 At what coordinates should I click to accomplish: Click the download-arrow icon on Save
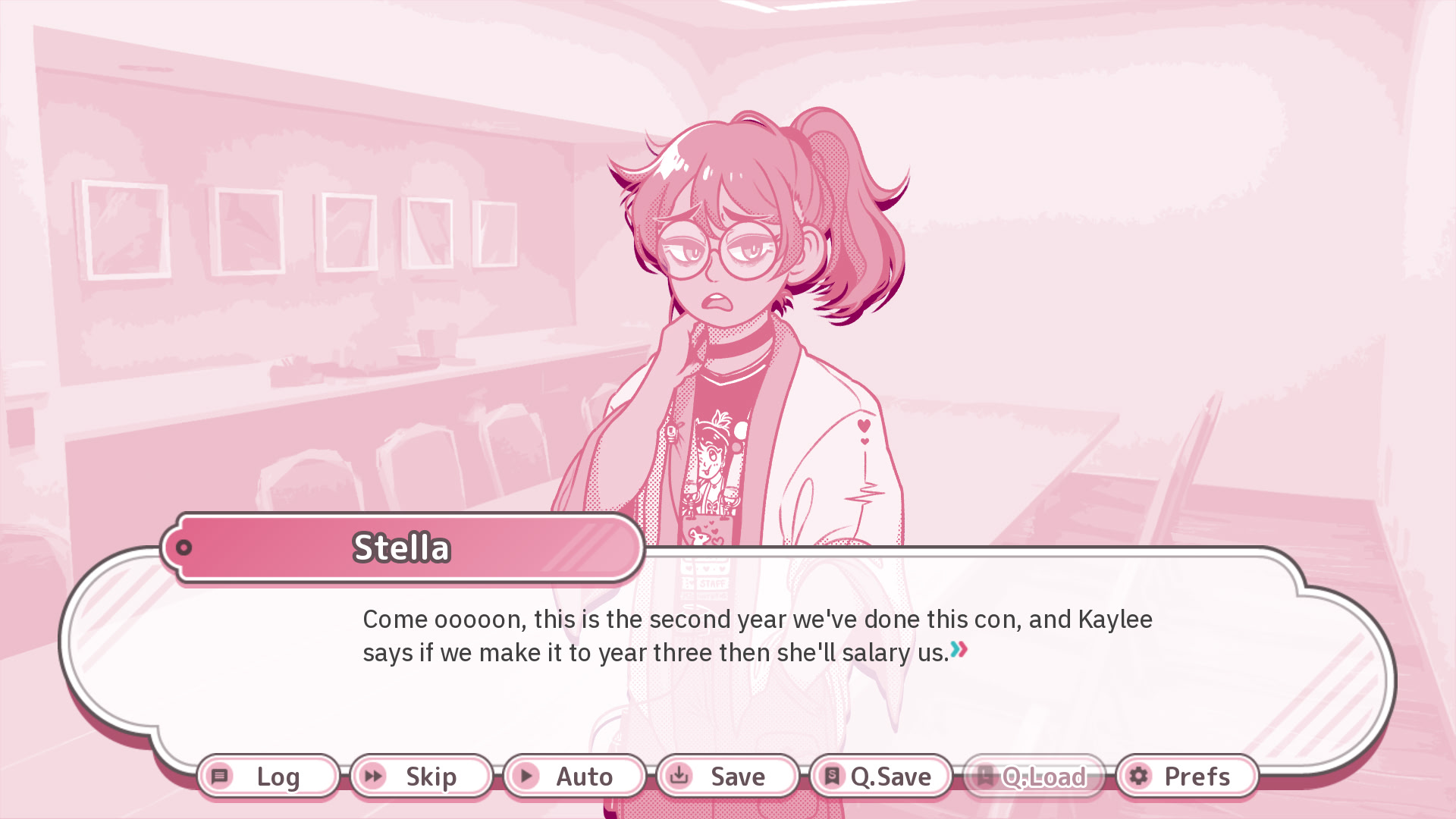tap(679, 777)
